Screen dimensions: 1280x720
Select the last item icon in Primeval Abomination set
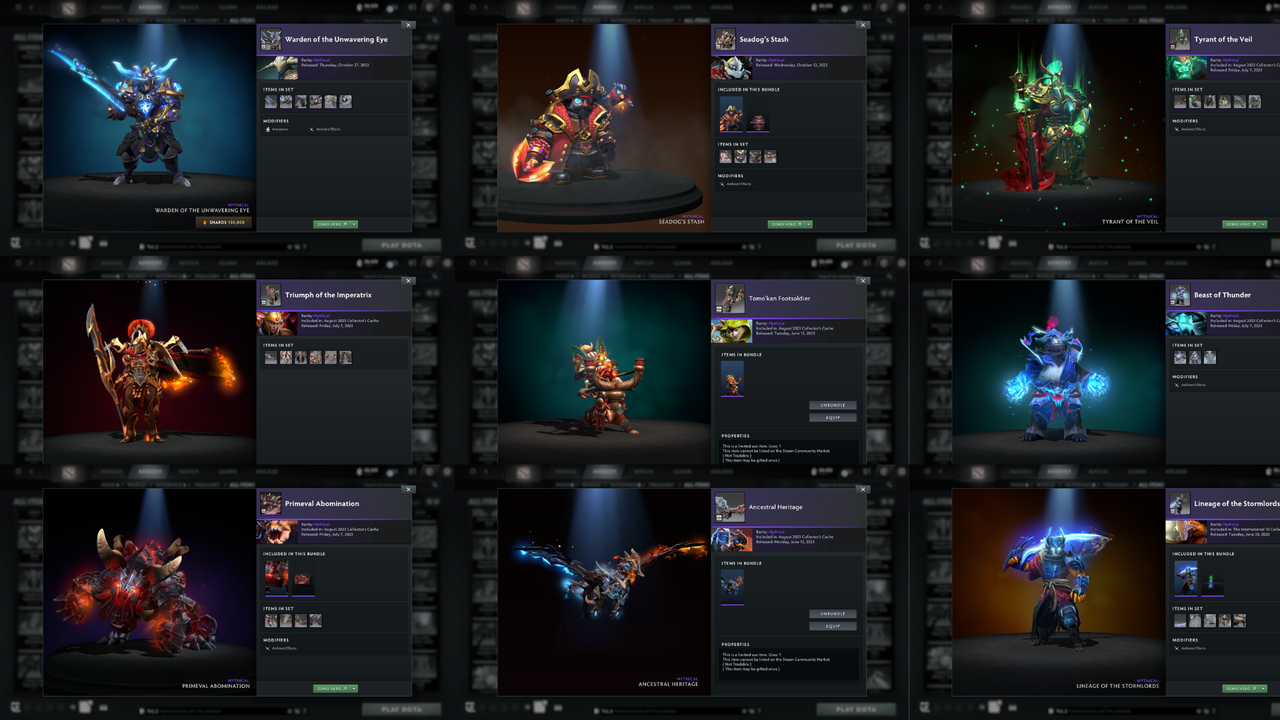pos(316,620)
